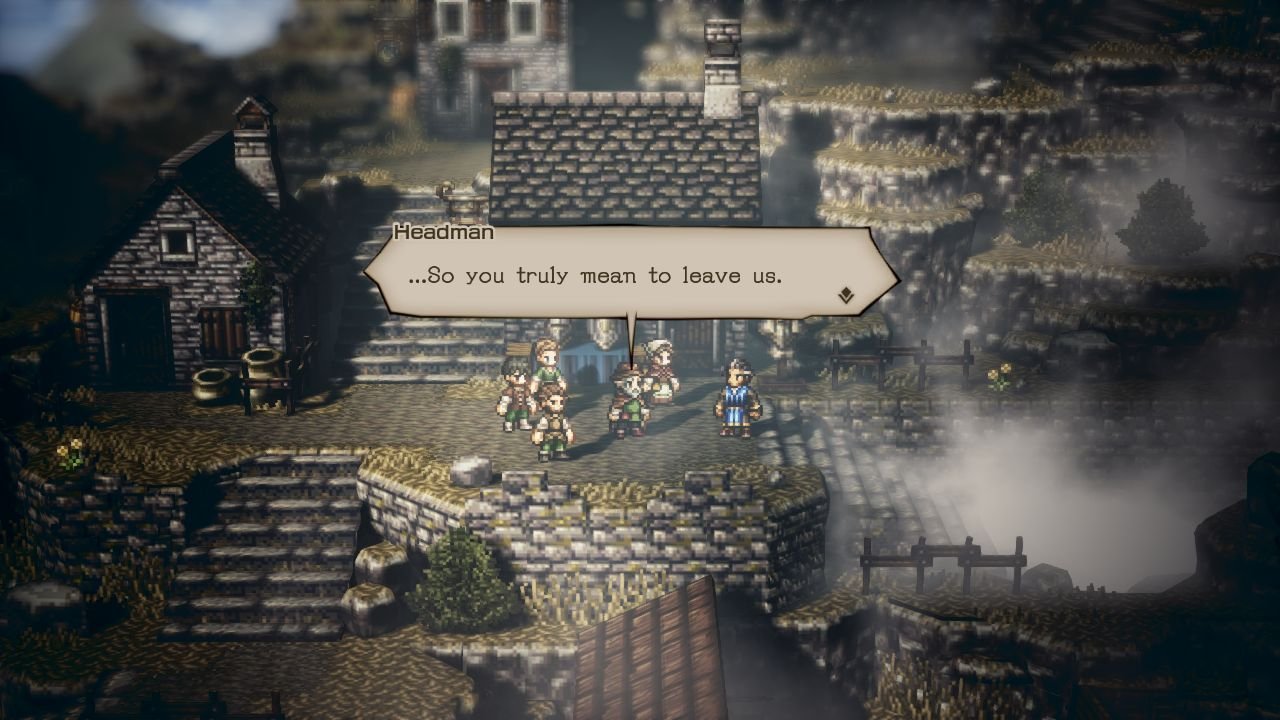The width and height of the screenshot is (1280, 720).
Task: Select the blue-robed traveler character
Action: coord(736,395)
